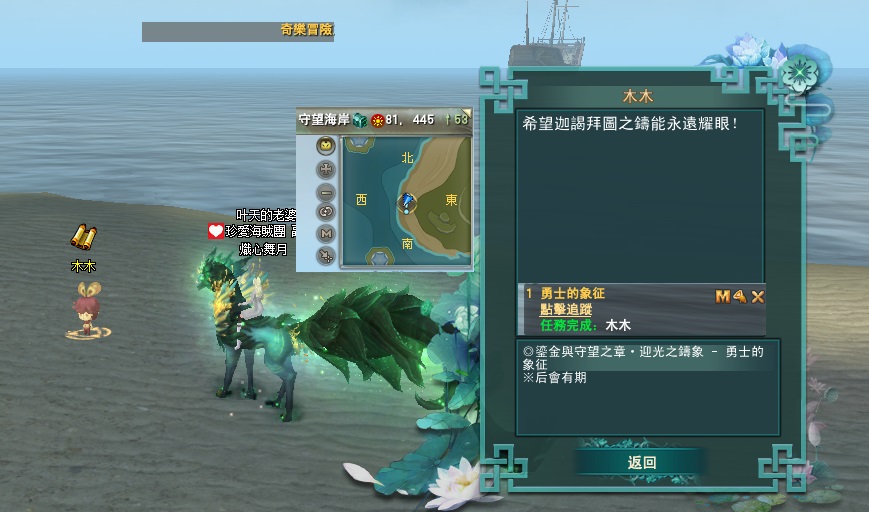Click the red sun icon next to the coordinates
Viewport: 869px width, 512px height.
click(x=377, y=120)
